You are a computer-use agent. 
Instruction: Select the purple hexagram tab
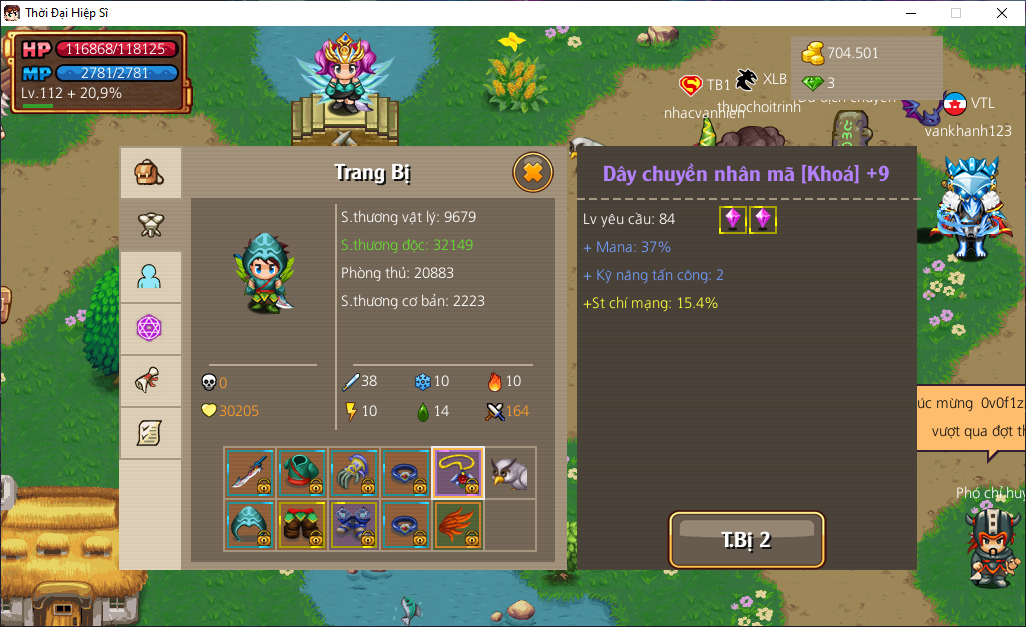(150, 329)
